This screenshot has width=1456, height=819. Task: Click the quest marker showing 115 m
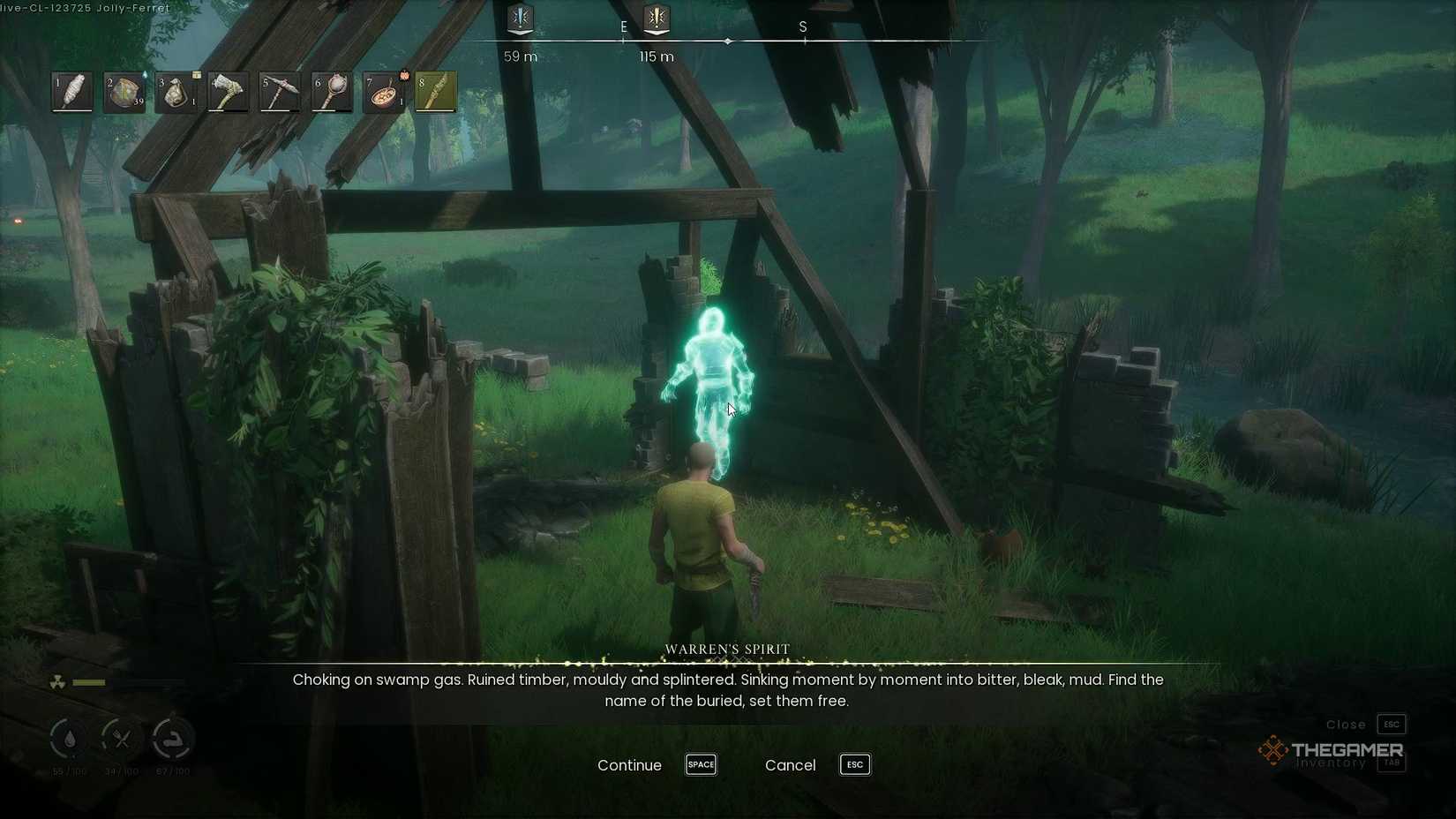pos(656,19)
